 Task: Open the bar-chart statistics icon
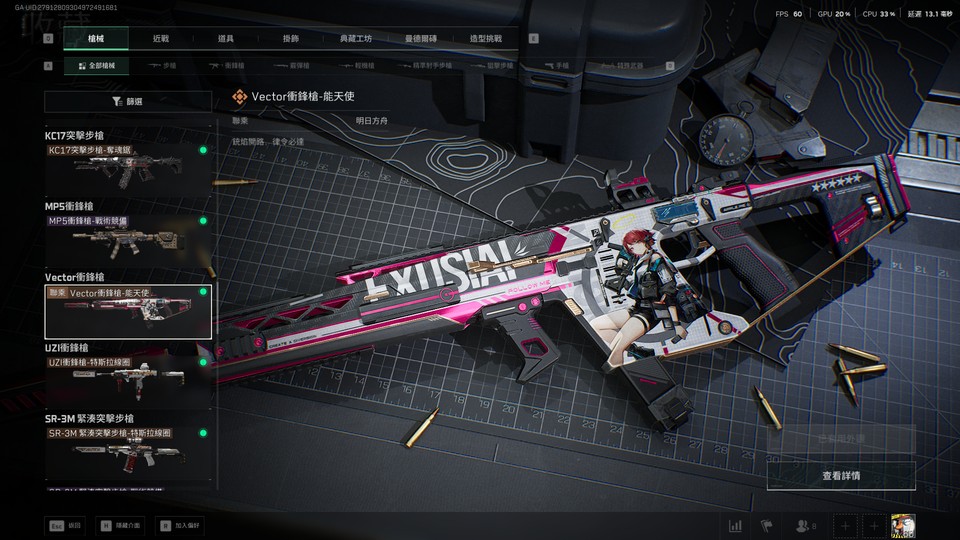(736, 525)
